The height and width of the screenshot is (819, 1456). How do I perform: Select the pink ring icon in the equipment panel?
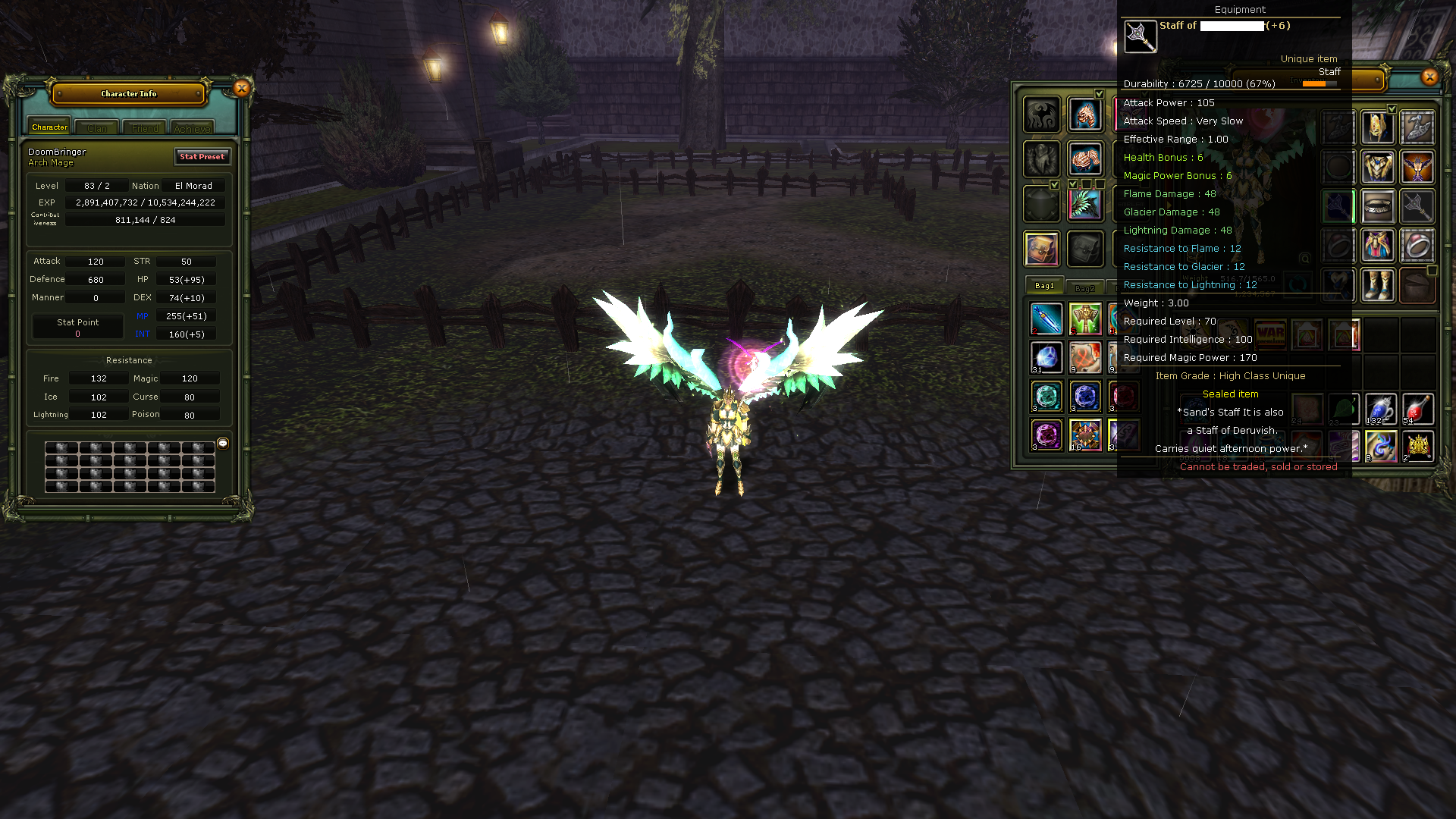coord(1417,246)
